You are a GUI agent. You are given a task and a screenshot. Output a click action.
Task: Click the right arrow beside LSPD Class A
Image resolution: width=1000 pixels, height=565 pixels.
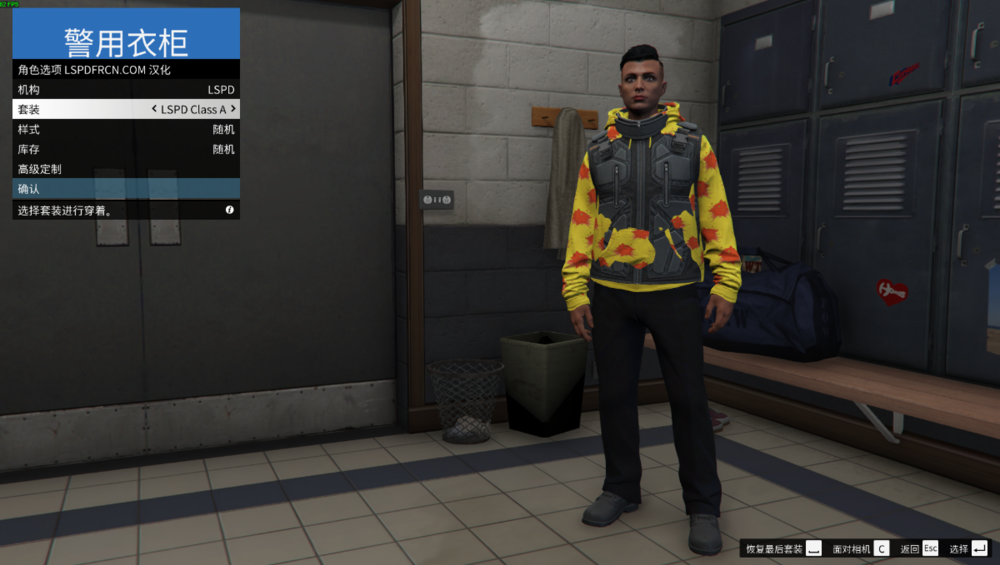pyautogui.click(x=233, y=109)
